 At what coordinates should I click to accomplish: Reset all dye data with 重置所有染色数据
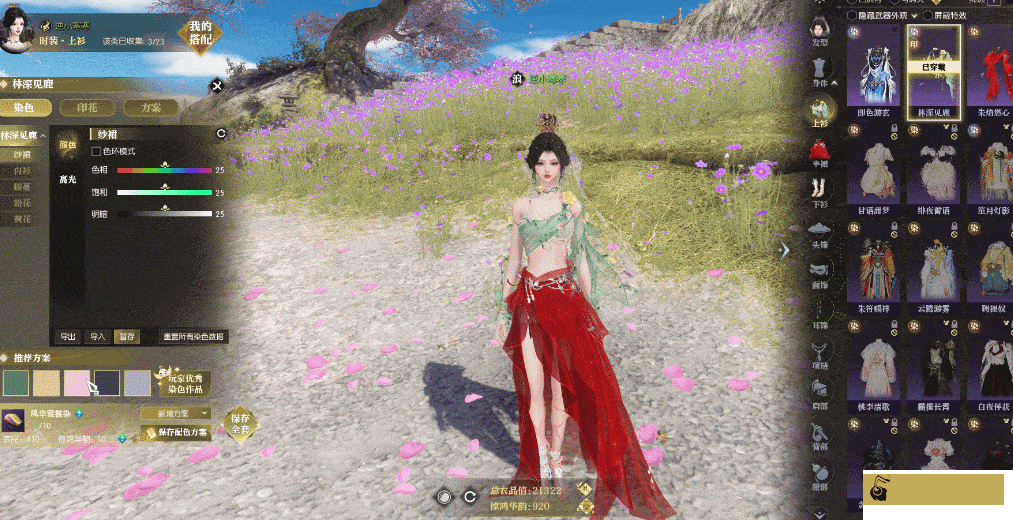point(194,337)
